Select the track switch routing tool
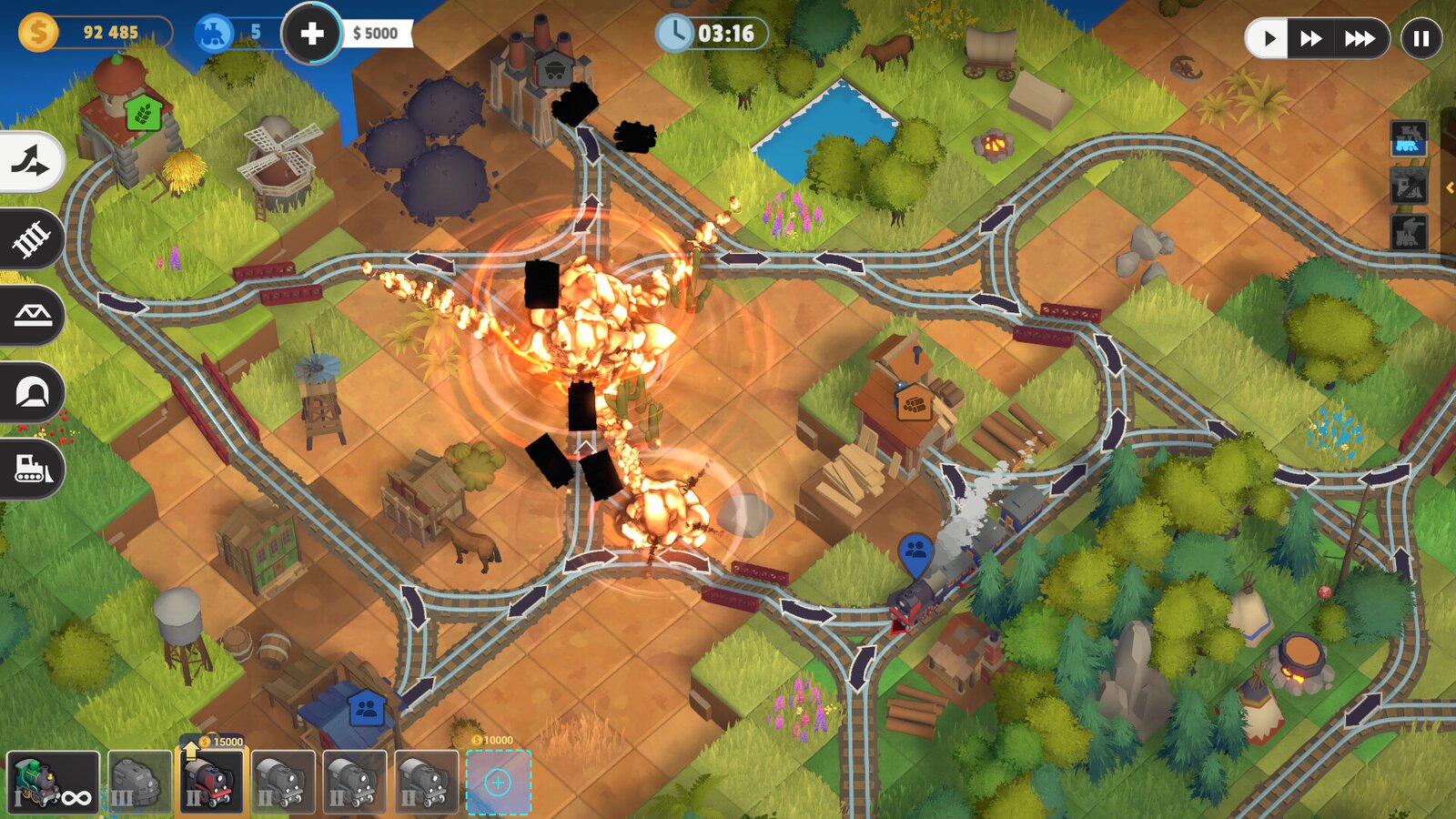The width and height of the screenshot is (1456, 819). [x=28, y=161]
